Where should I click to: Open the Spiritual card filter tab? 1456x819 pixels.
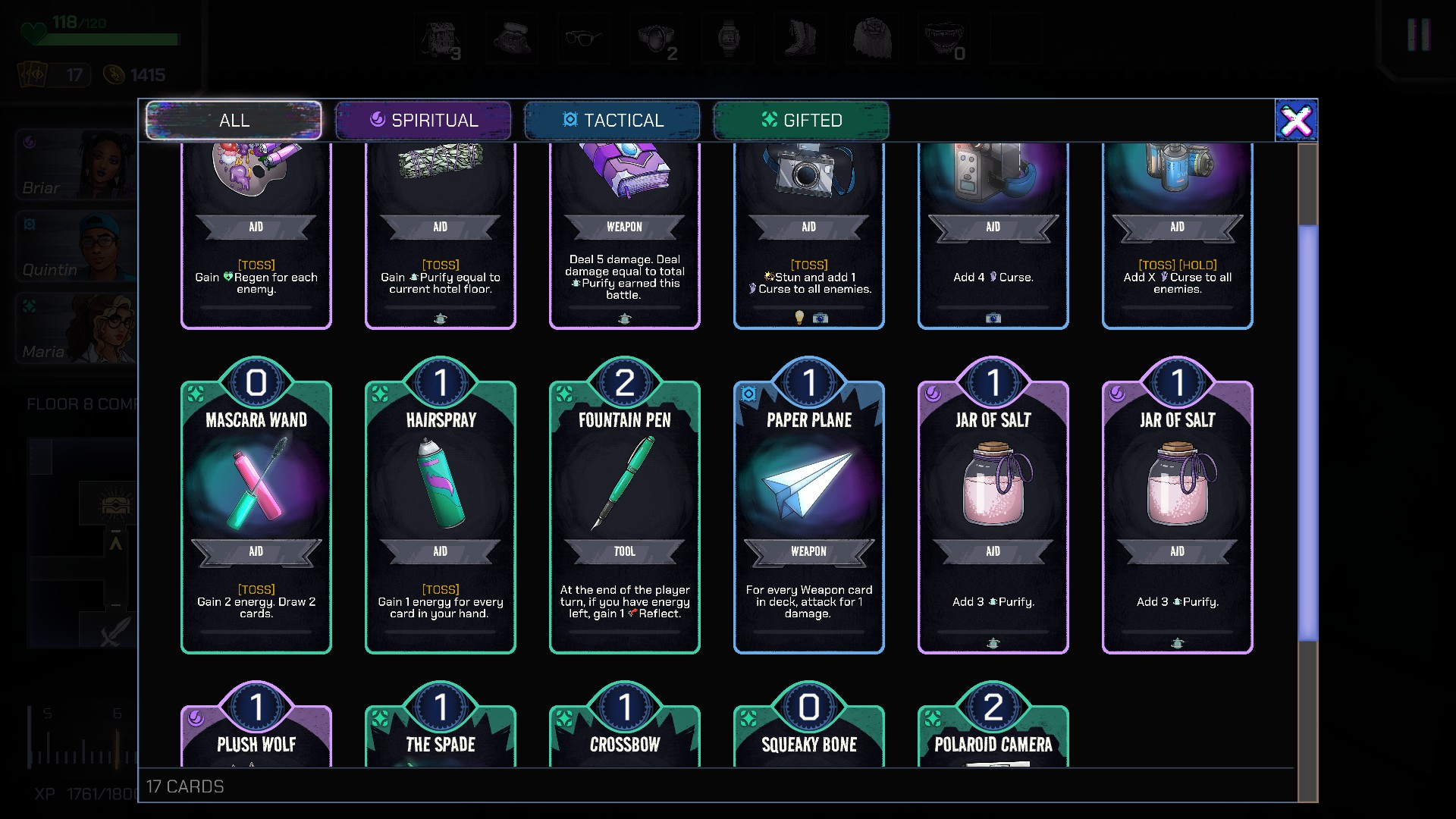point(423,121)
